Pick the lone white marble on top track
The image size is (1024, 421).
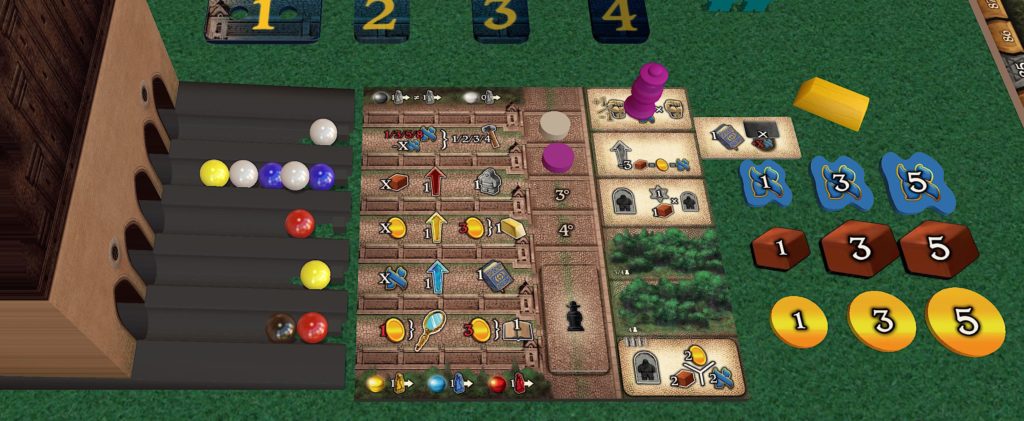click(323, 131)
